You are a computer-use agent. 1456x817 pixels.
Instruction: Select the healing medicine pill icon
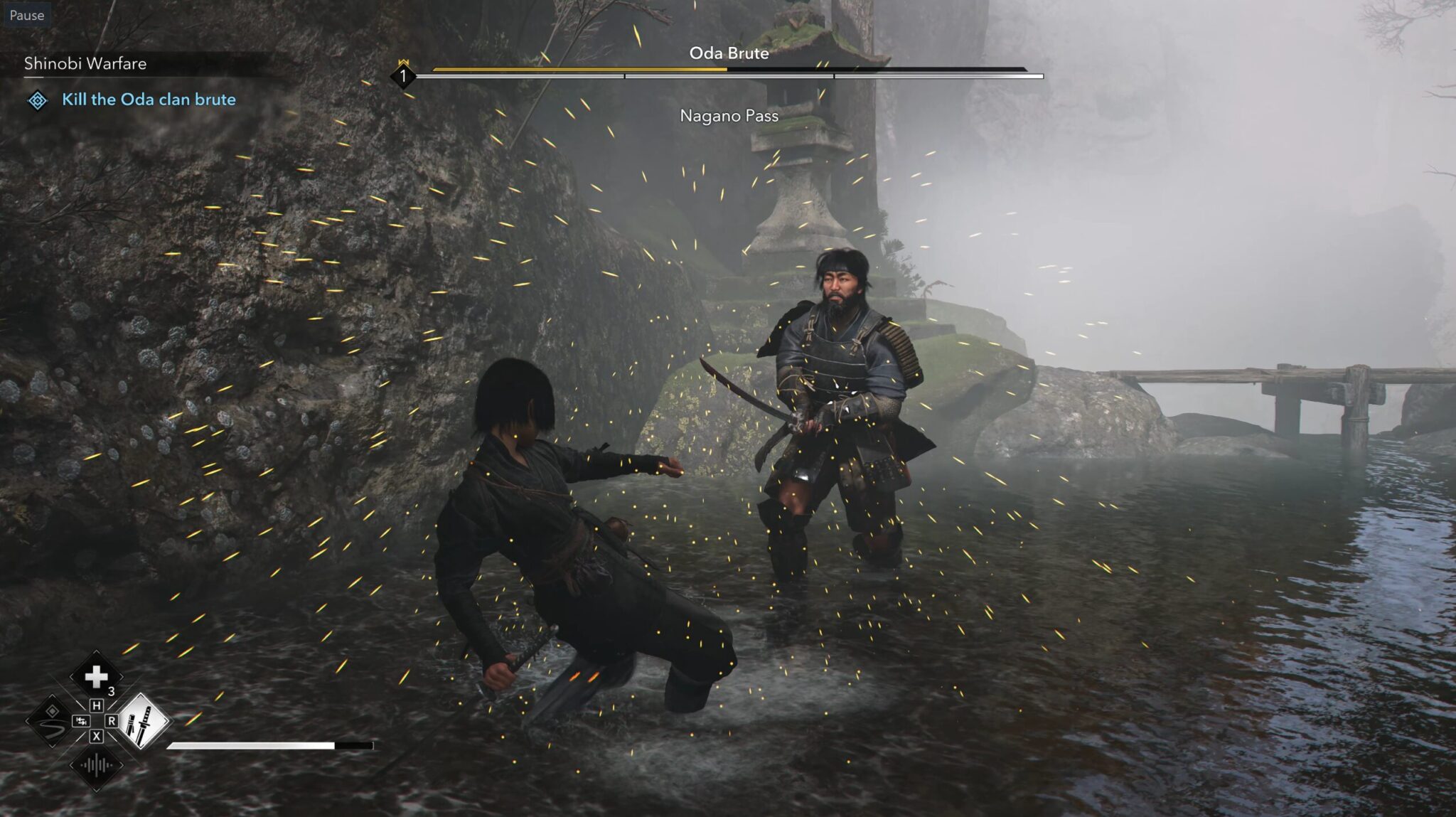click(97, 676)
